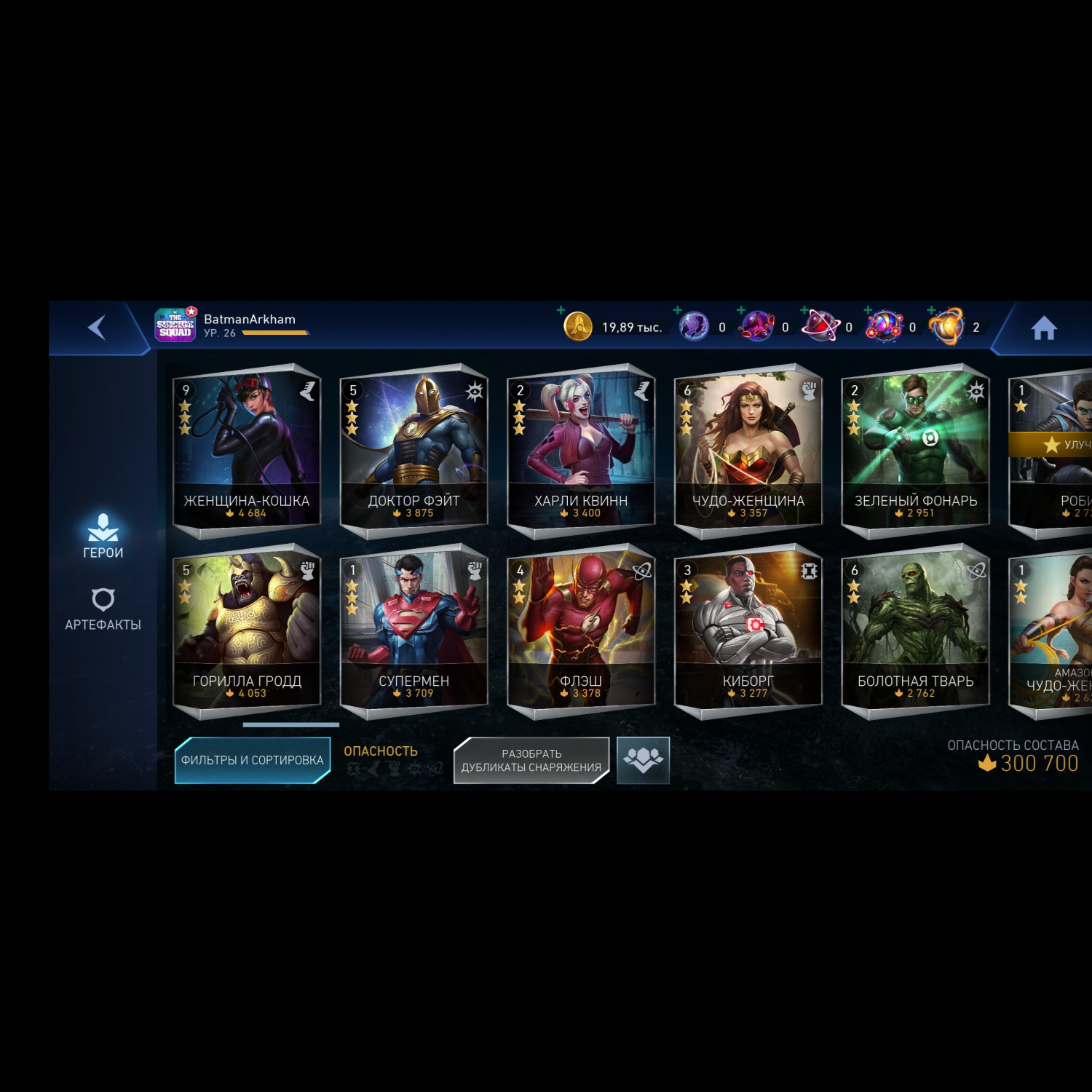
Task: Return home via the house icon
Action: point(1045,328)
